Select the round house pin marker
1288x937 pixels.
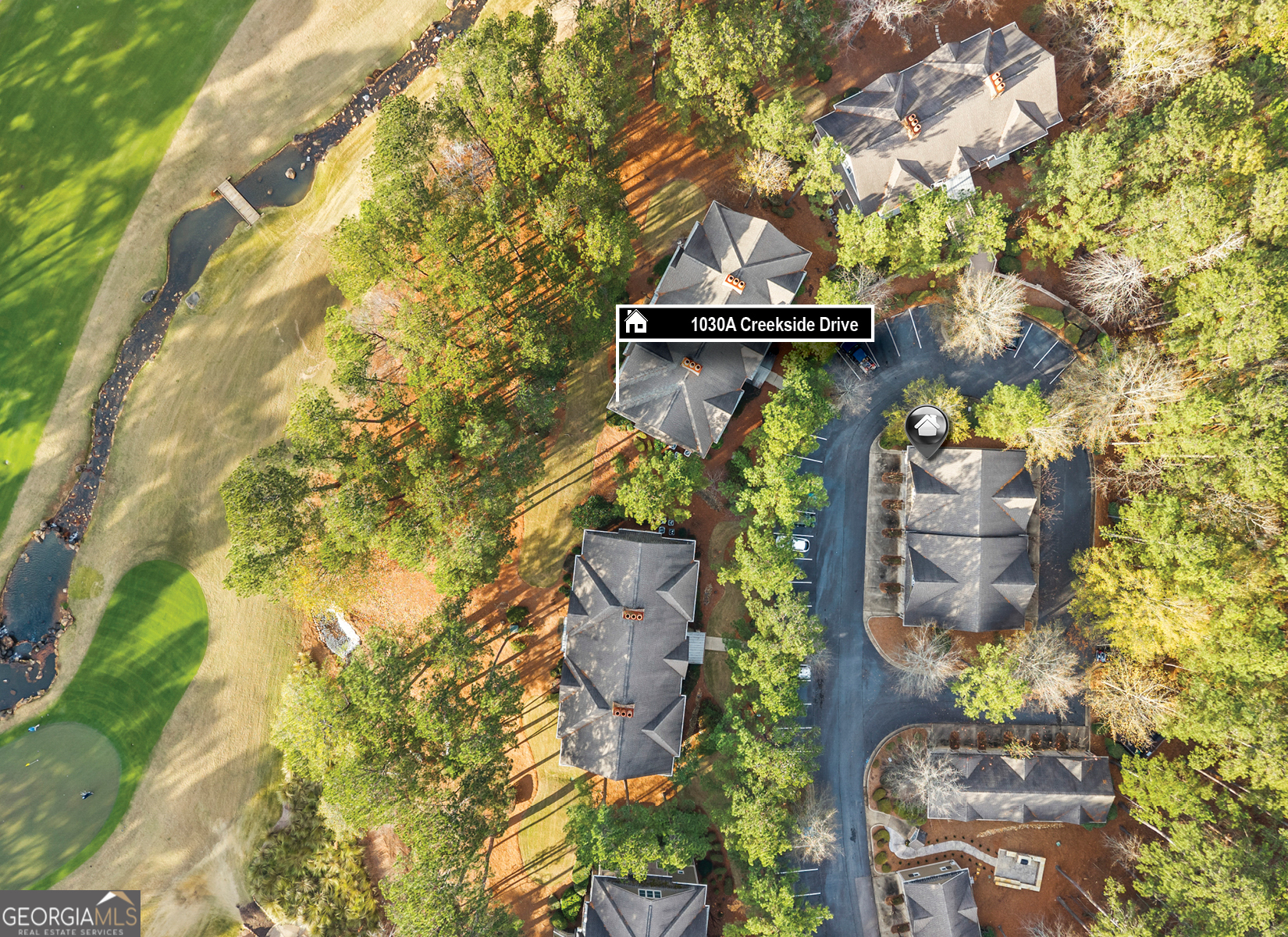click(927, 428)
